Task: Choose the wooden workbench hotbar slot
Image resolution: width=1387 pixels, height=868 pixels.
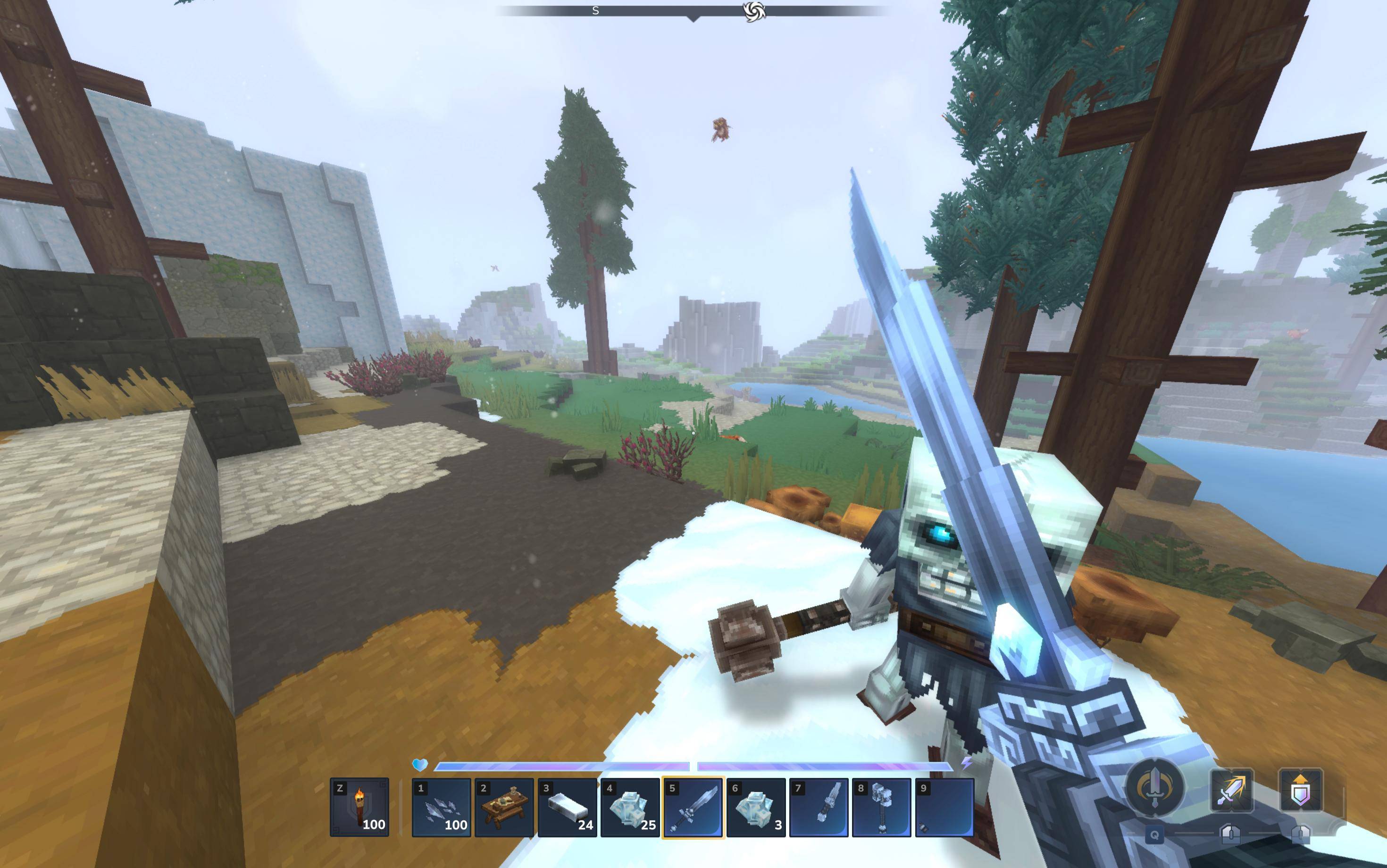Action: (x=504, y=807)
